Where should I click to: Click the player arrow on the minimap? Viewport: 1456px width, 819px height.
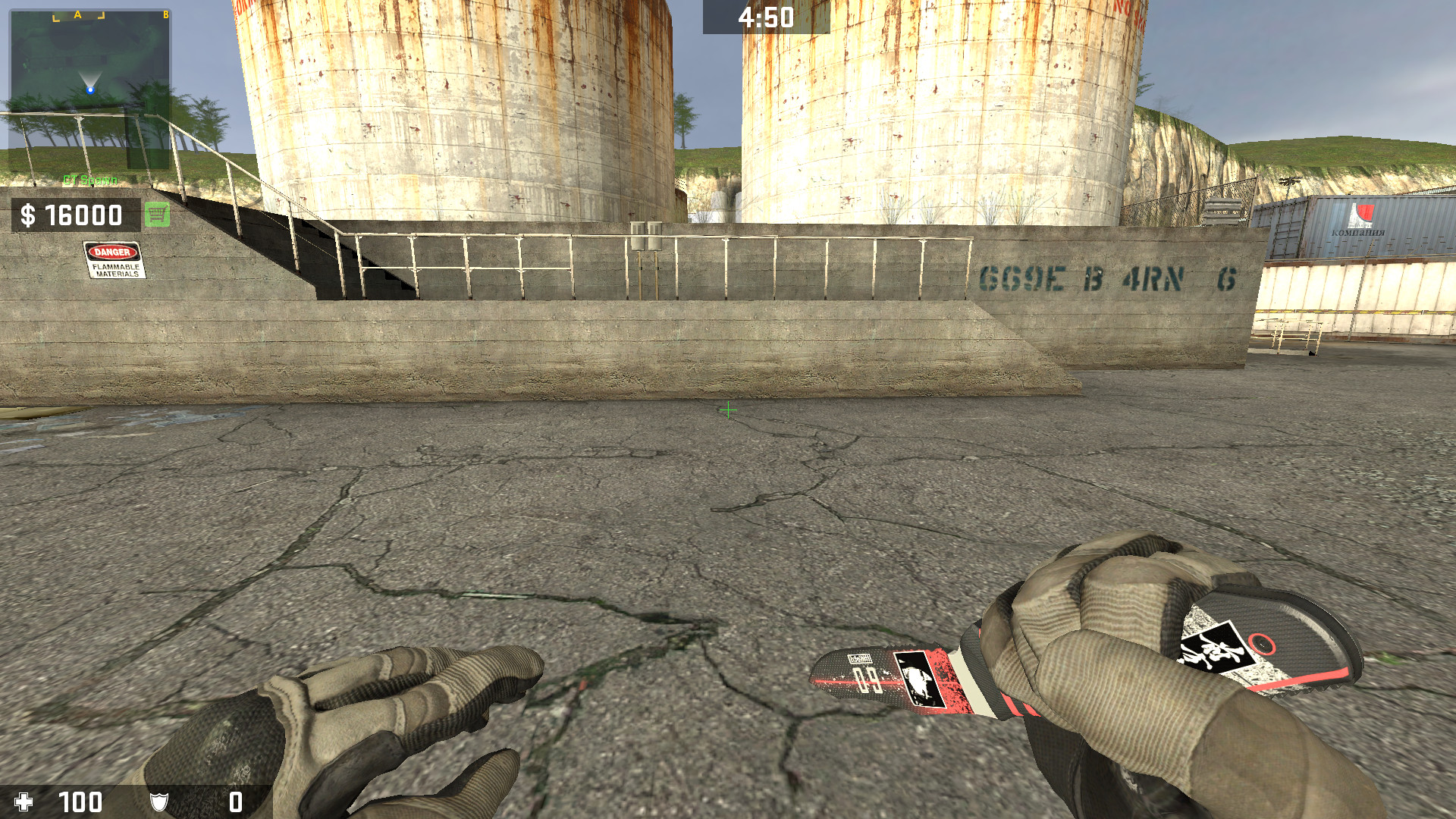click(90, 89)
